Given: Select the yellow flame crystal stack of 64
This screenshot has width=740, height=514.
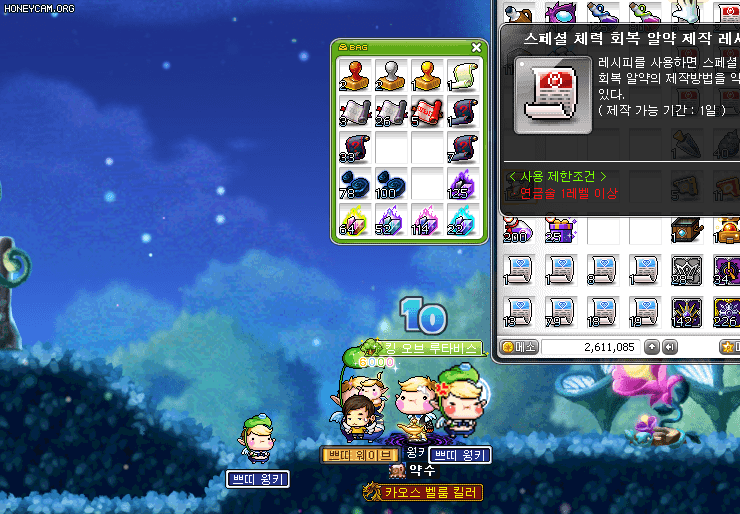Looking at the screenshot, I should point(356,220).
